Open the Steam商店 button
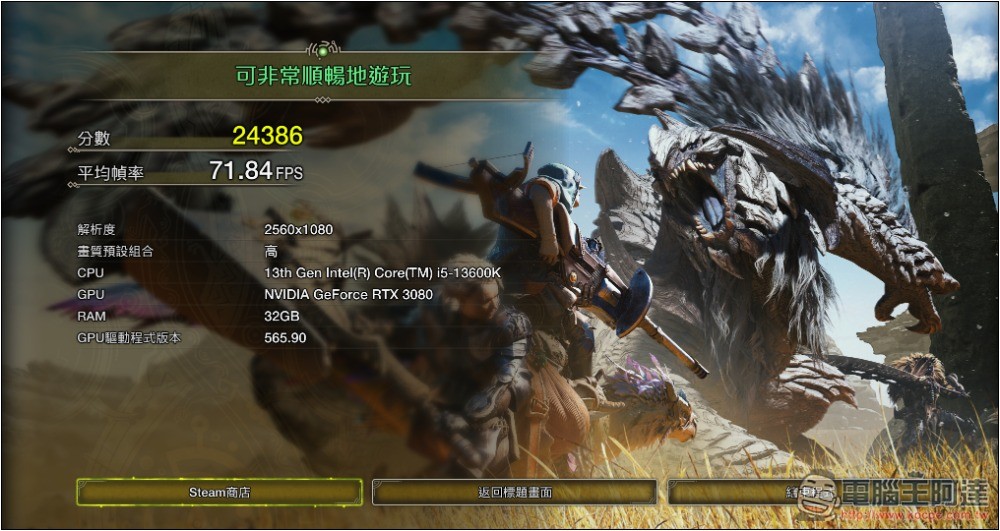This screenshot has height=531, width=1000. 219,492
